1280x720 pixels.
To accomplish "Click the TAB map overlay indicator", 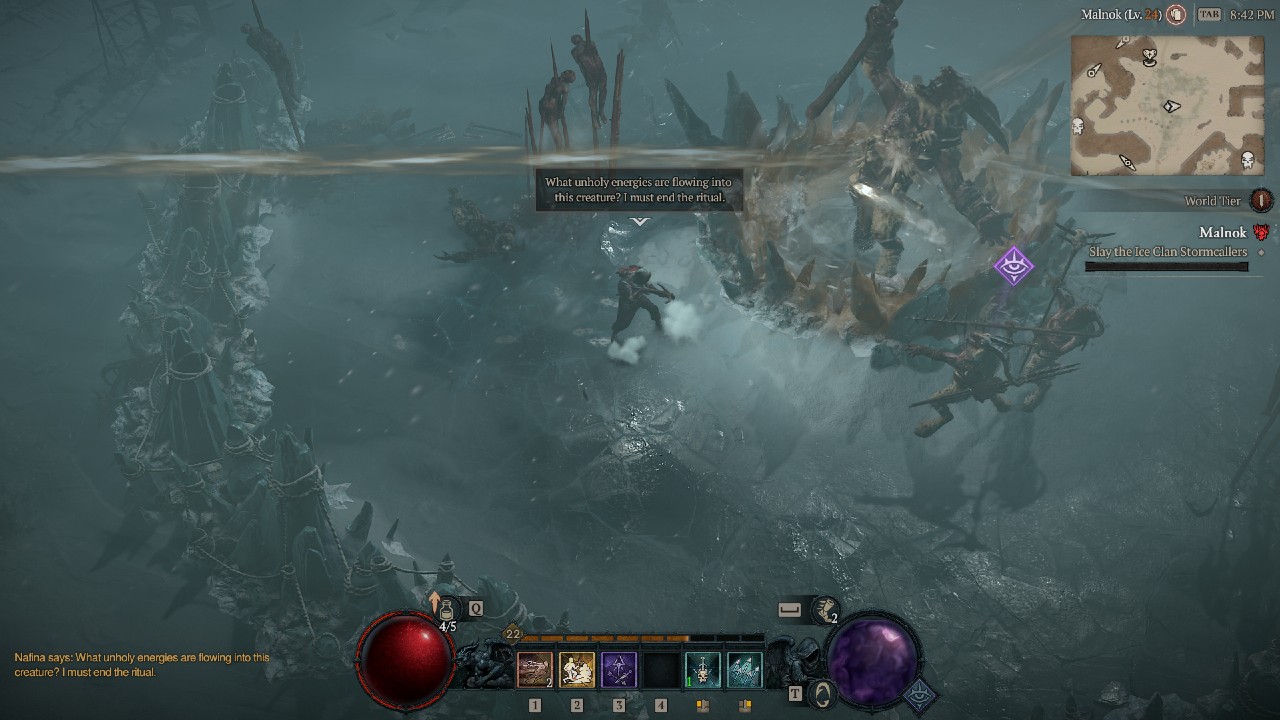I will point(1209,15).
